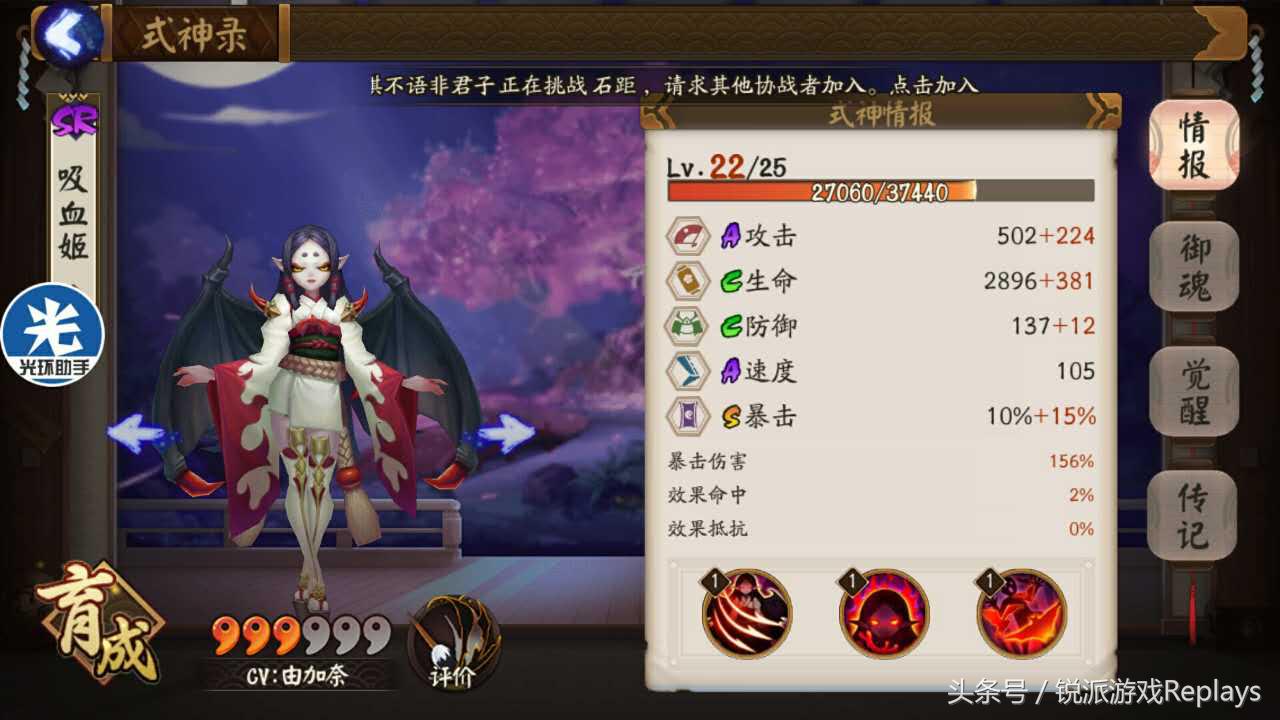Open the 攻击 attack stat icon

[686, 237]
